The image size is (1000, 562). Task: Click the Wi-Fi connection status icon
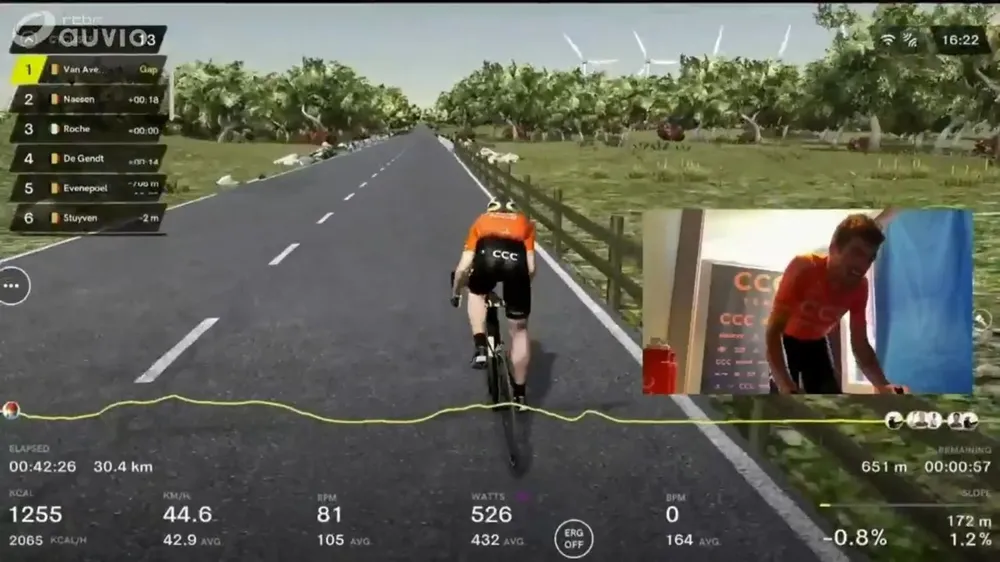tap(886, 40)
